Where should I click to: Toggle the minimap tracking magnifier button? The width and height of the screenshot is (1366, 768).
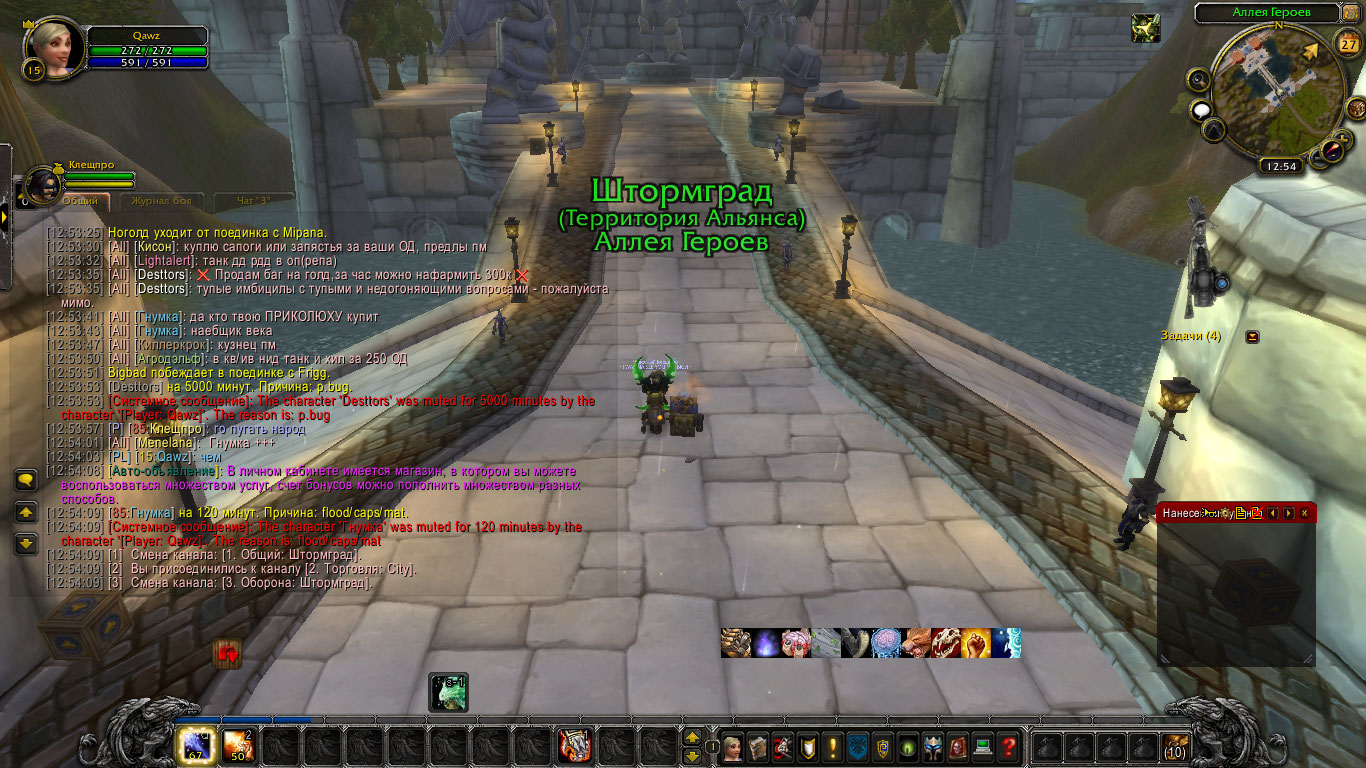pos(1199,79)
